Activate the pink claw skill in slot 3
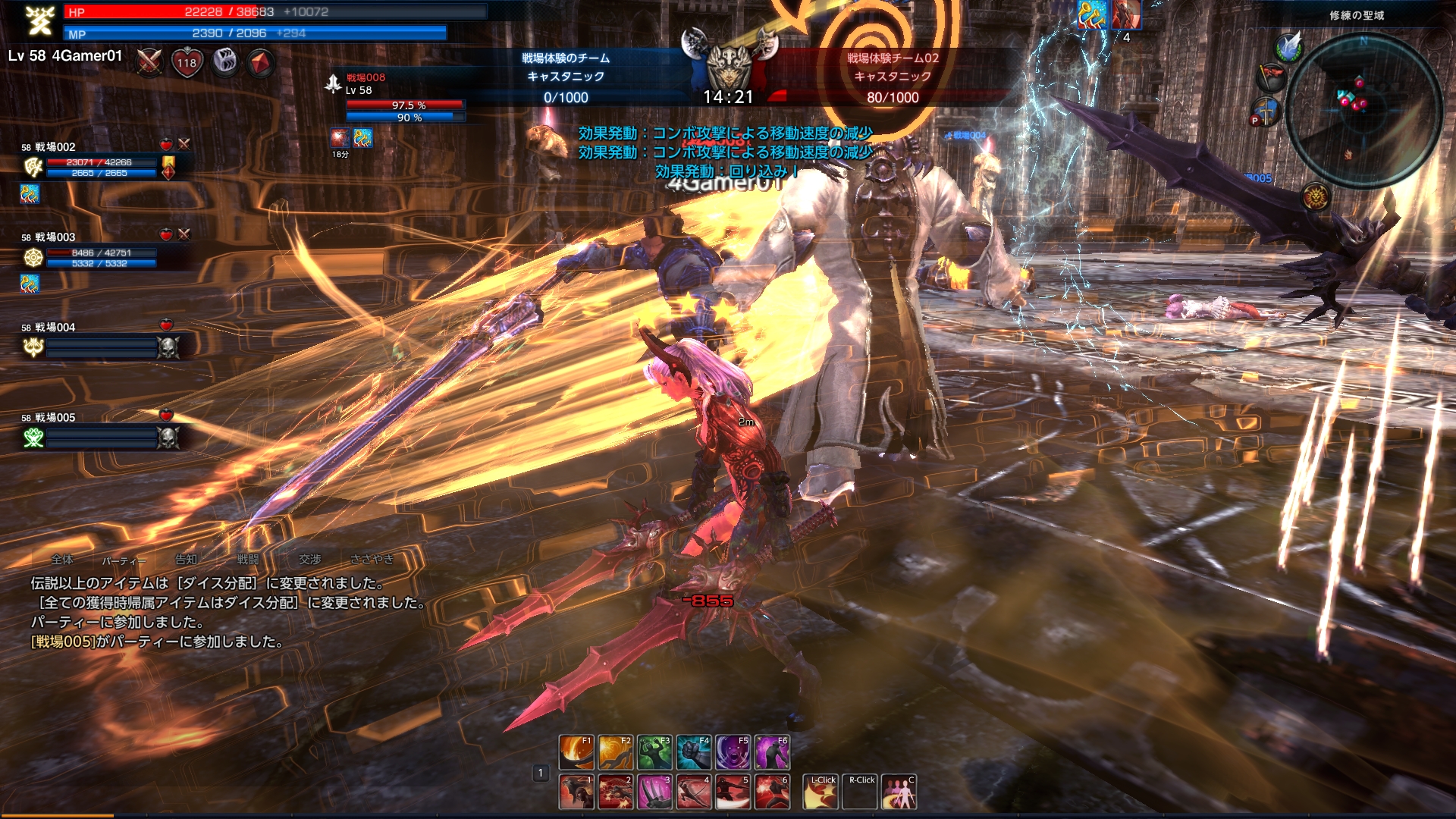The height and width of the screenshot is (819, 1456). [654, 792]
